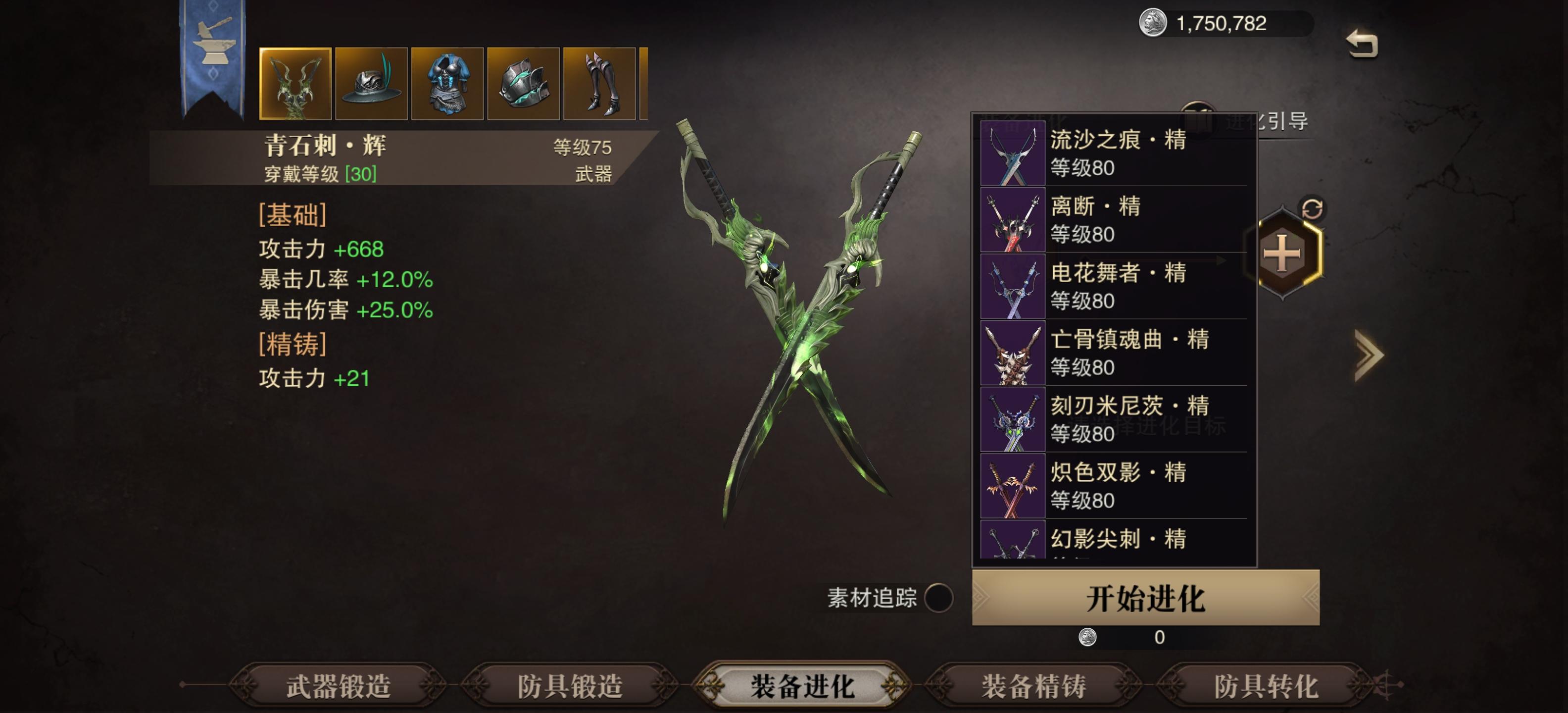Select the equipped mask thumbnail
Viewport: 1568px width, 713px height.
tap(296, 83)
